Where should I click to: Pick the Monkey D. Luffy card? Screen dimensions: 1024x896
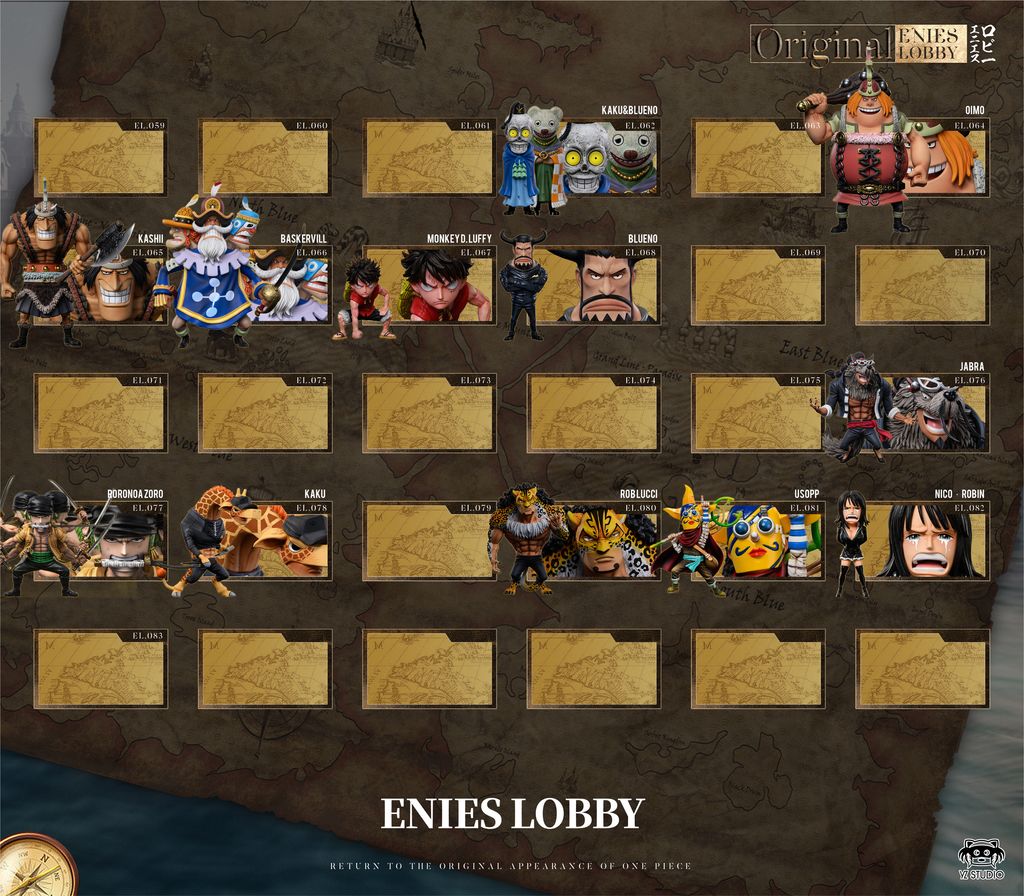(x=438, y=286)
